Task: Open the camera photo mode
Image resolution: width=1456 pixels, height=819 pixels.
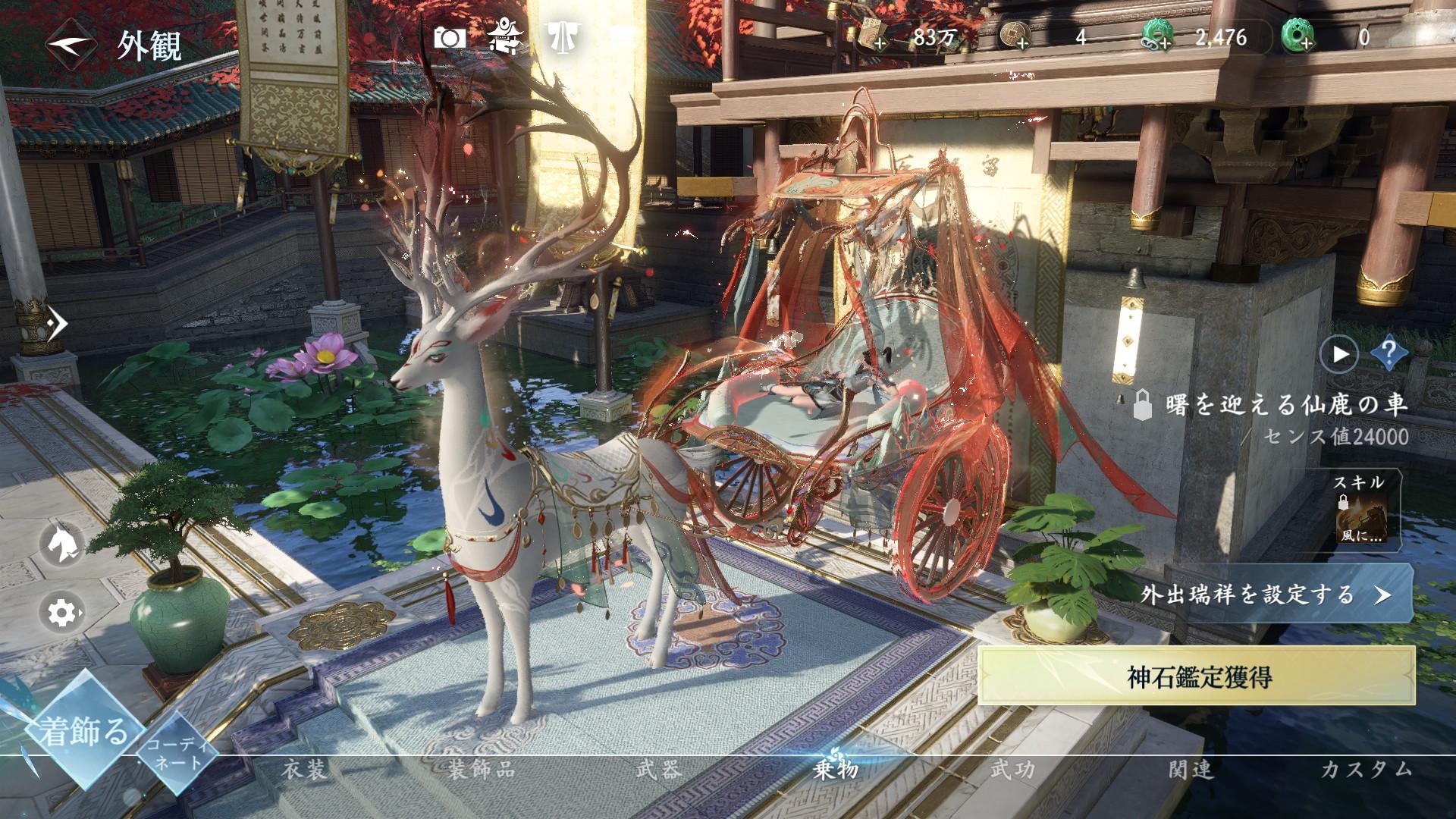Action: (449, 37)
